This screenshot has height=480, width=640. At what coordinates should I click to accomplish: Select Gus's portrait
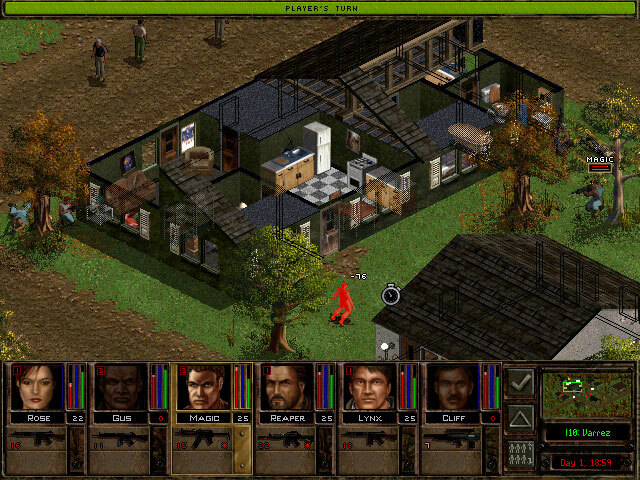point(120,388)
